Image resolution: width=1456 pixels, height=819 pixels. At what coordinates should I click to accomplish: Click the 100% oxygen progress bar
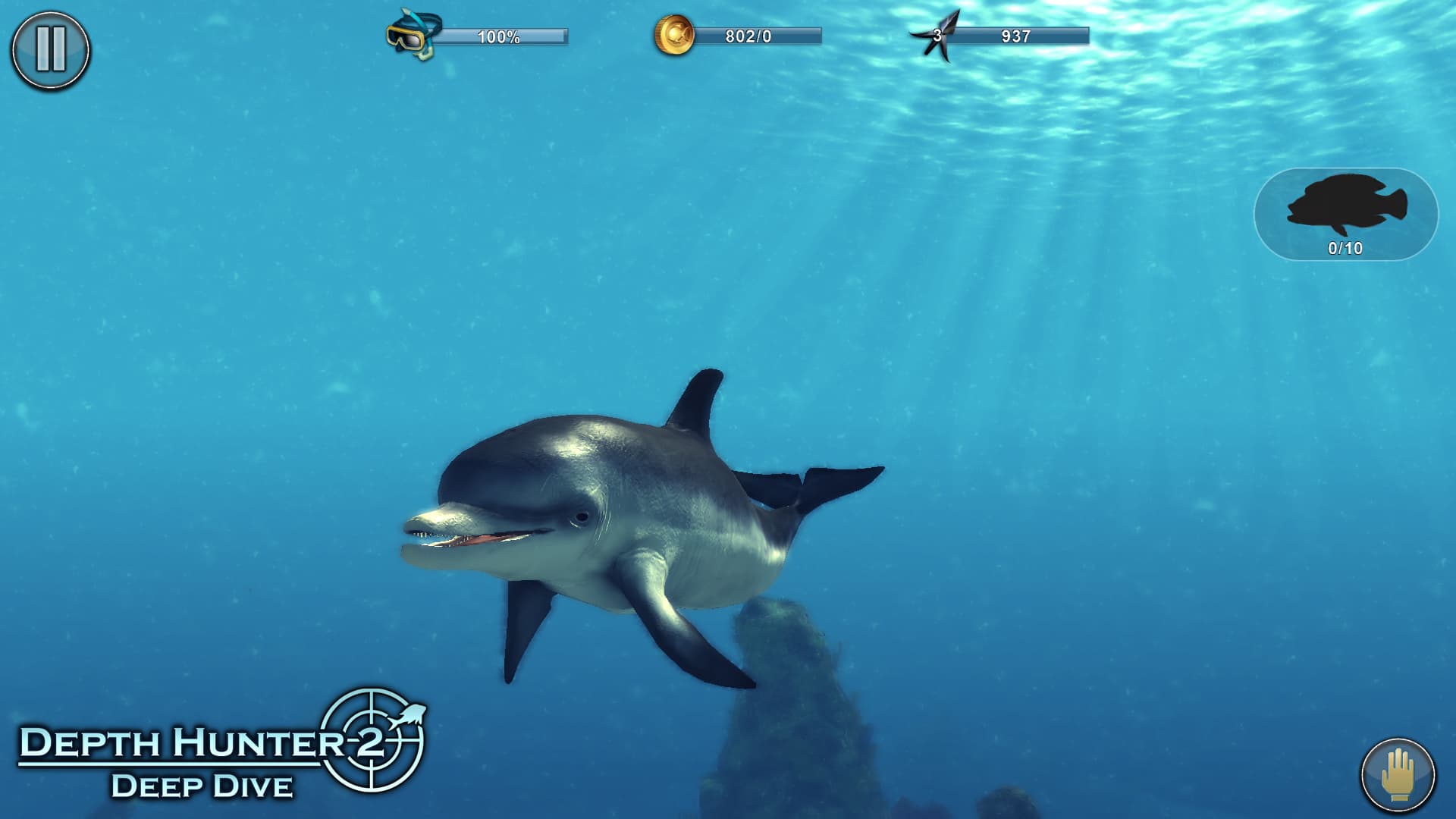(x=504, y=34)
